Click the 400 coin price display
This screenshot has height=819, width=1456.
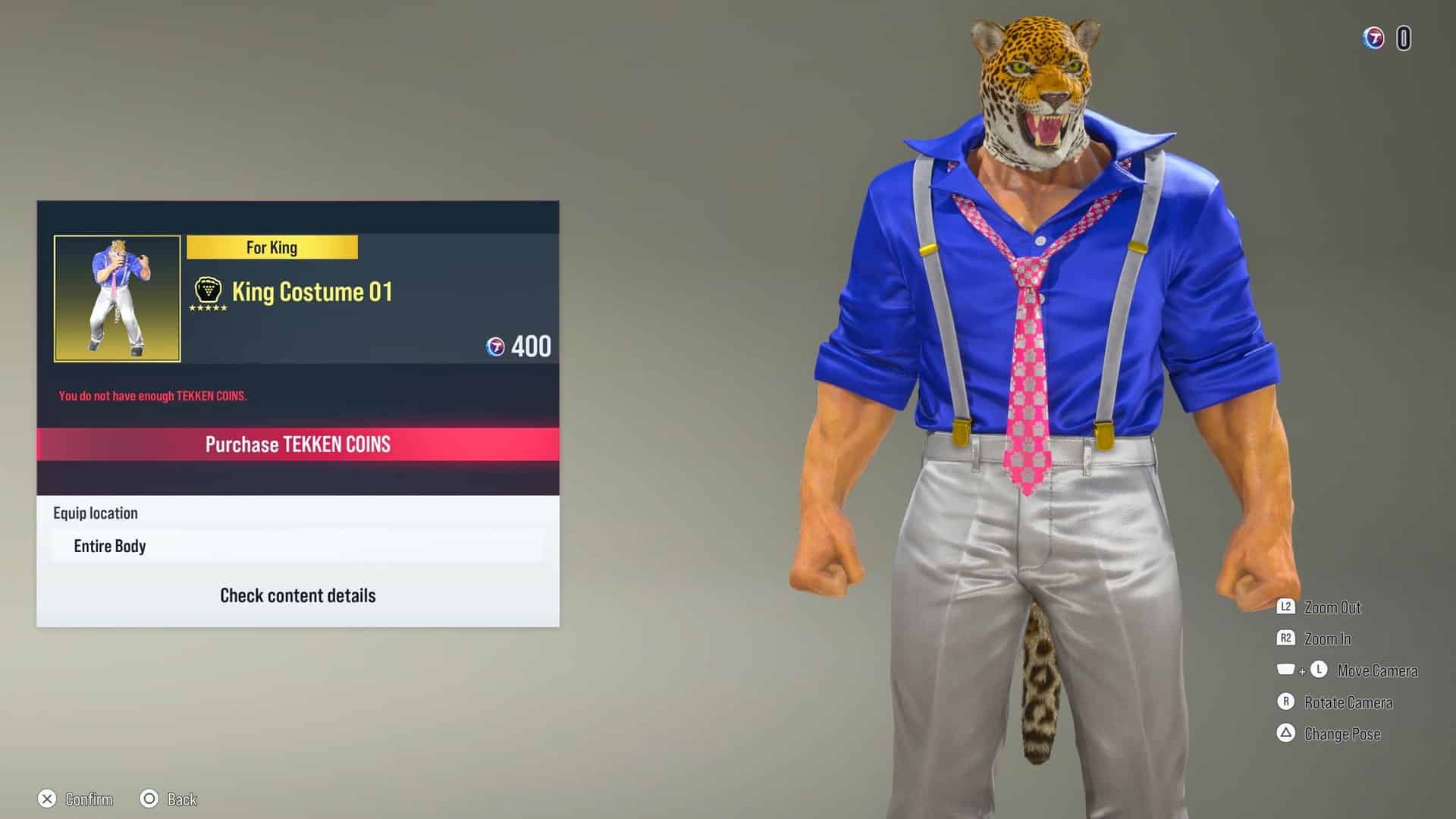(532, 347)
